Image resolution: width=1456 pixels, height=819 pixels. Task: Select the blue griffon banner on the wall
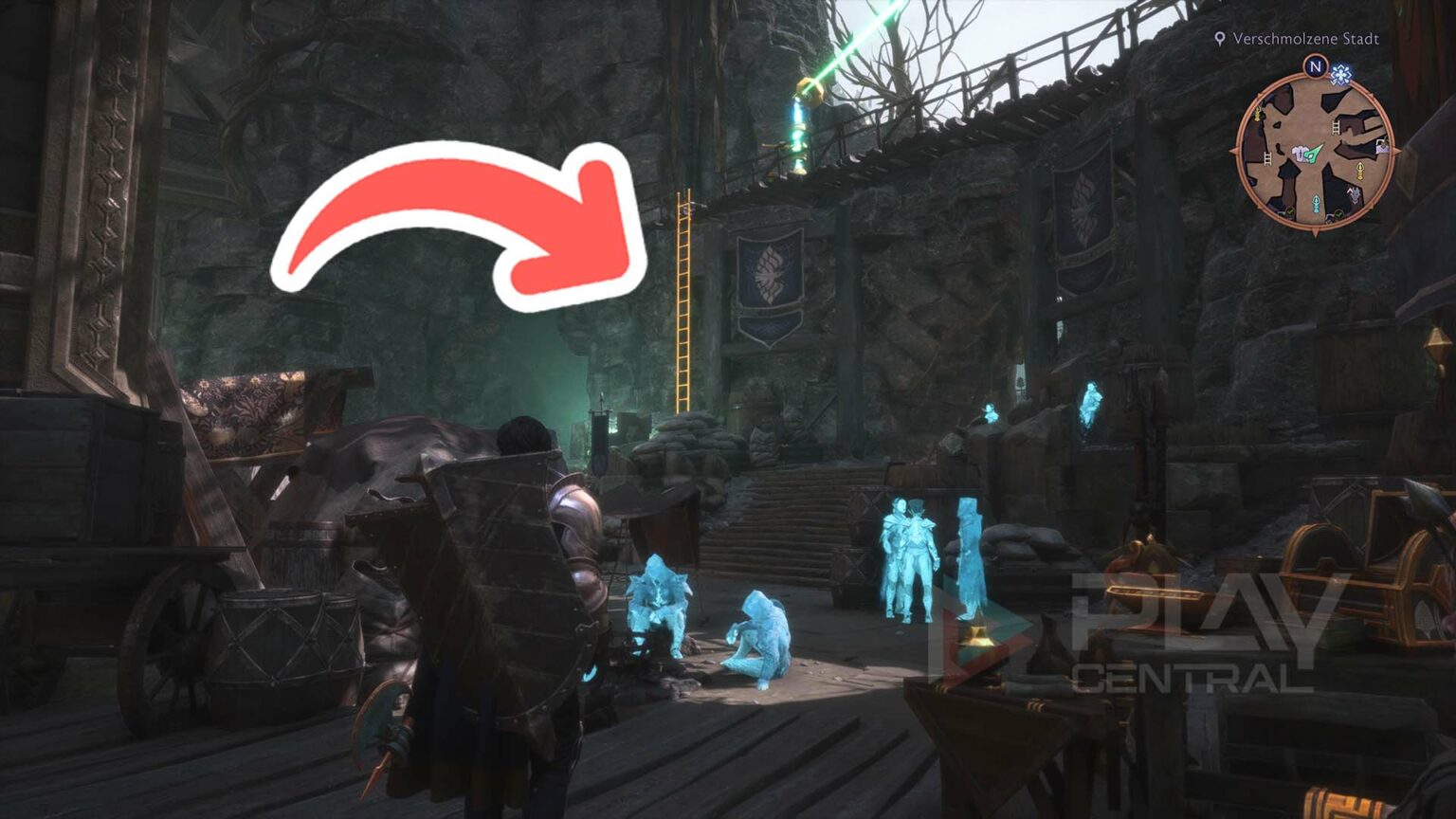pyautogui.click(x=768, y=275)
